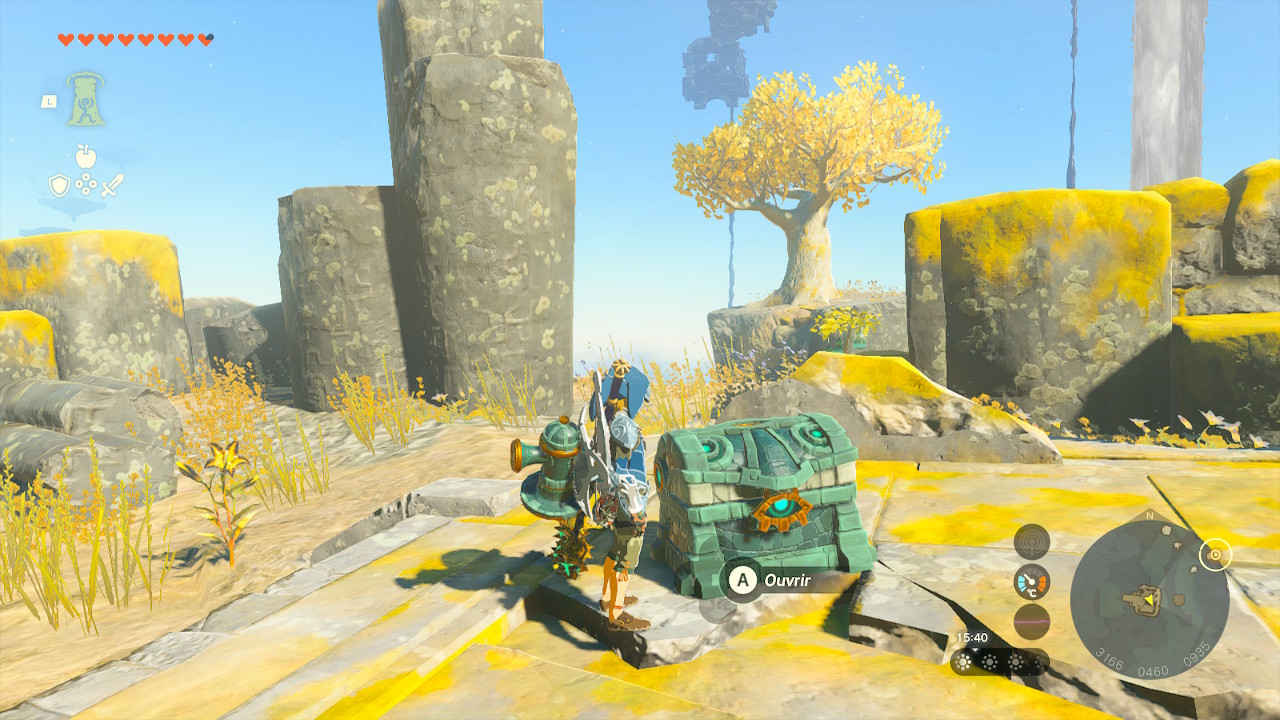Viewport: 1280px width, 720px height.
Task: Select the yellow ring marker on the minimap edge
Action: click(1215, 554)
